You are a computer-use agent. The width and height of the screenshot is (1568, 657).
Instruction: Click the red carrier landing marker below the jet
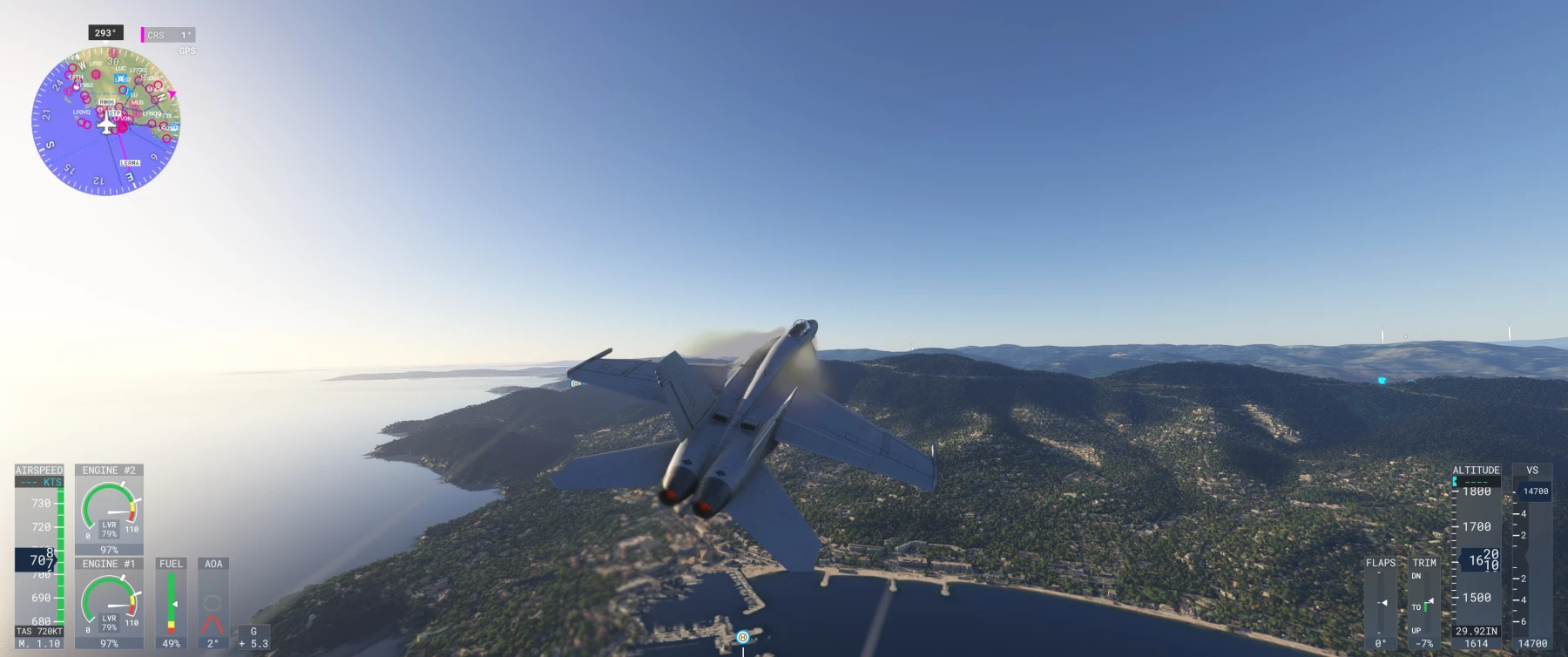pyautogui.click(x=742, y=637)
